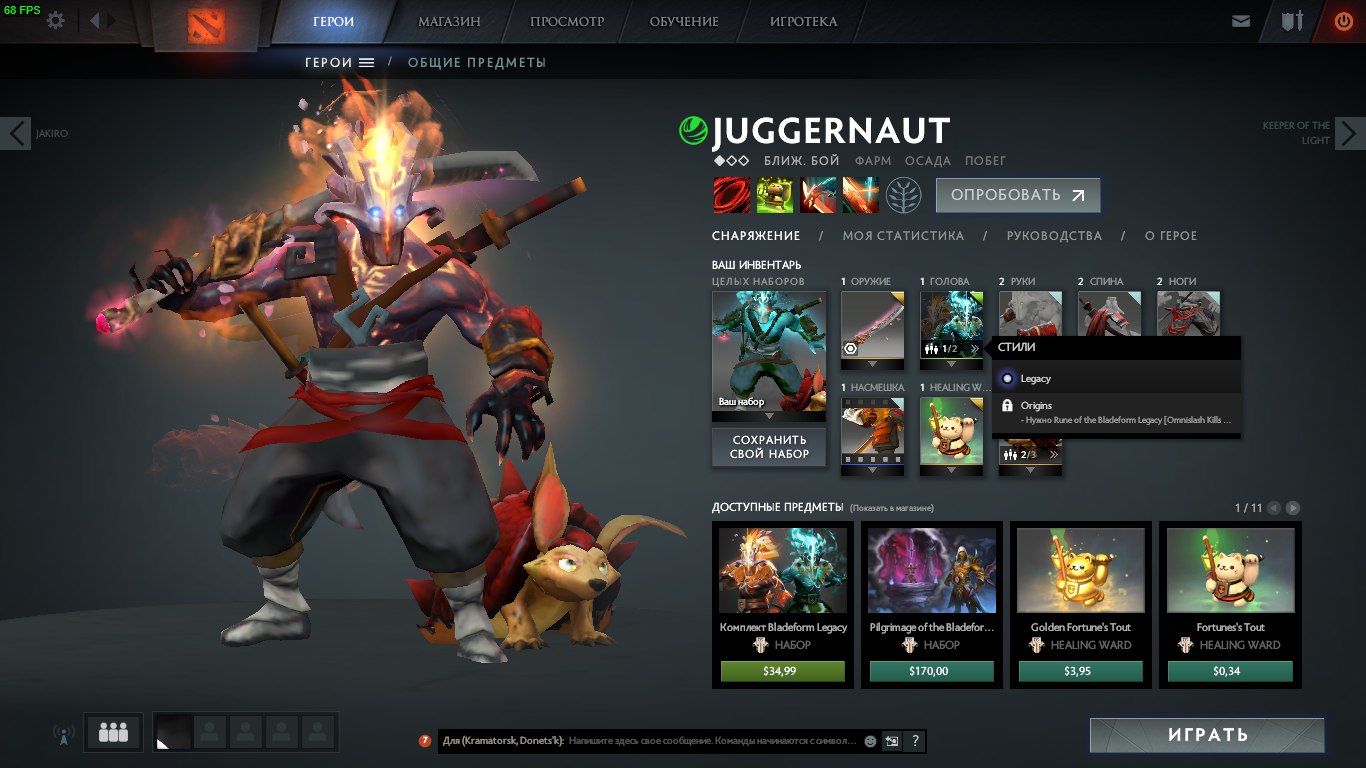Open the Руководства guides tab
Image resolution: width=1366 pixels, height=768 pixels.
(1054, 236)
